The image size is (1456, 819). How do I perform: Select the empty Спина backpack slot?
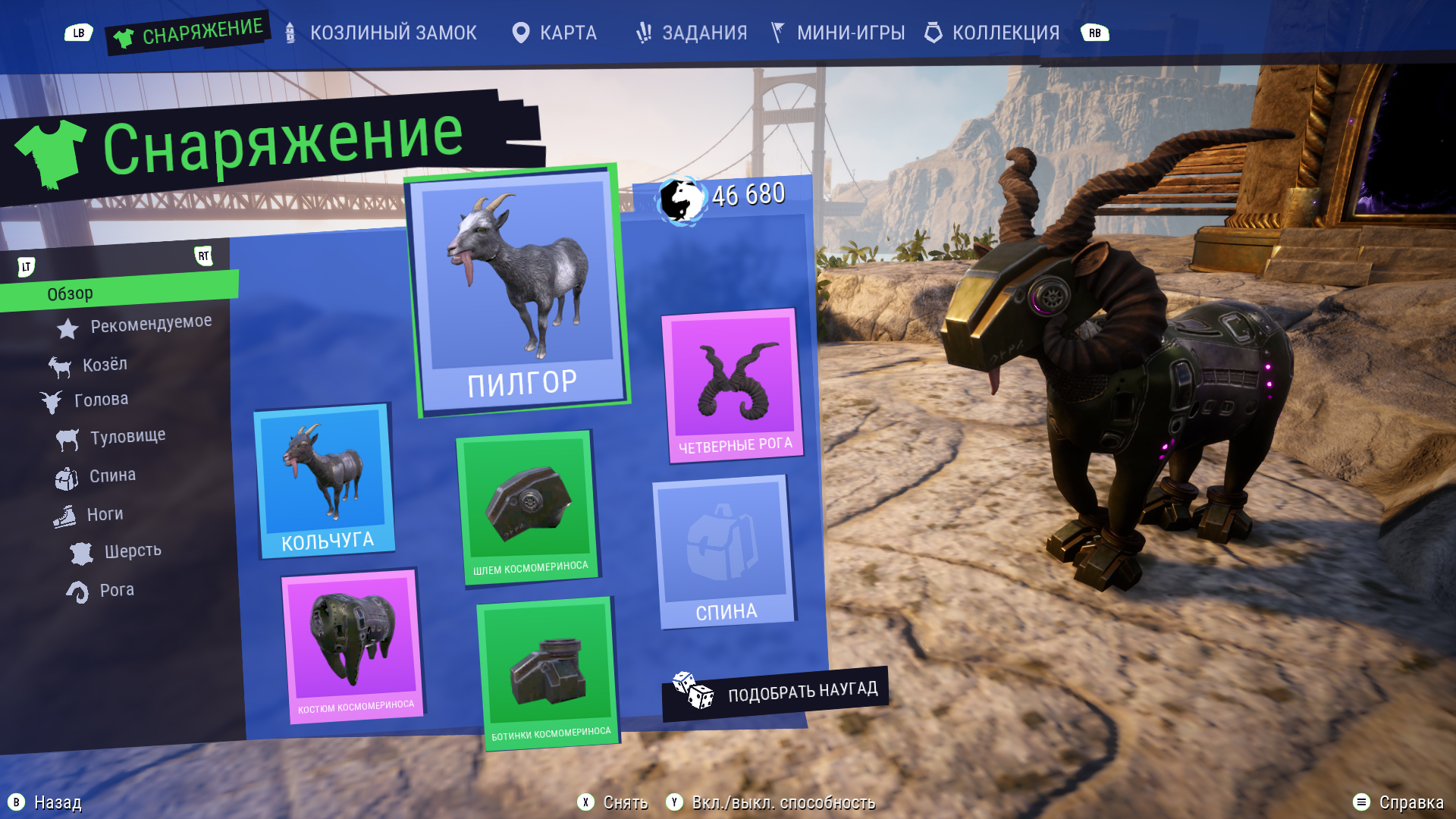click(x=723, y=551)
